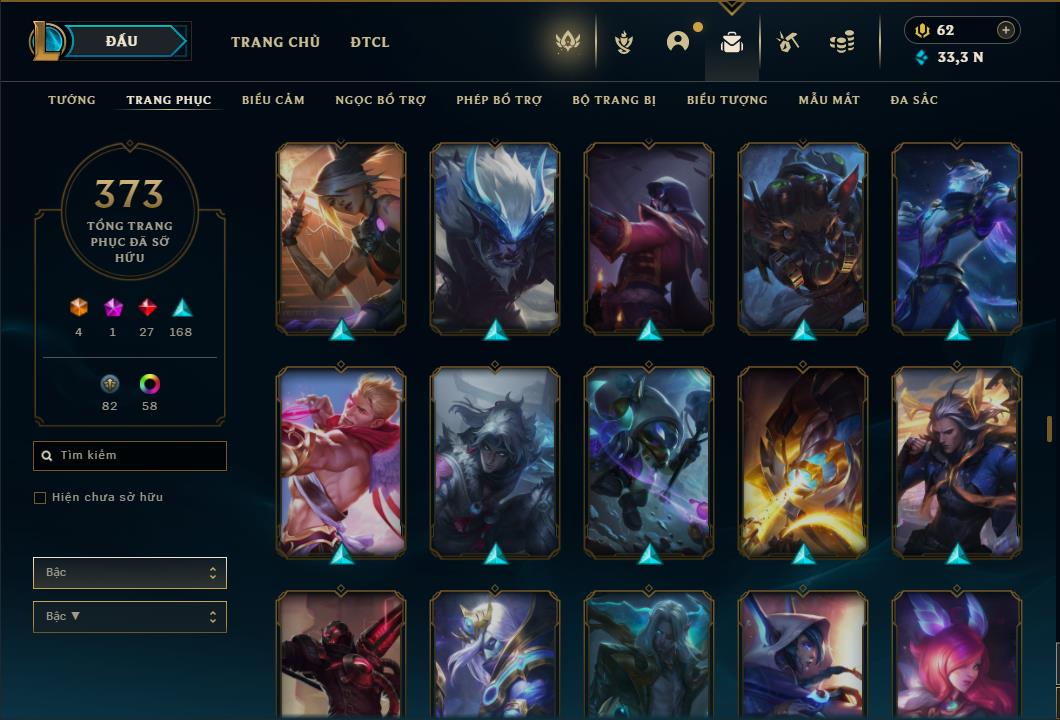Go to TRANG CHỦ home page
Screen dimensions: 1060x720
[x=275, y=42]
